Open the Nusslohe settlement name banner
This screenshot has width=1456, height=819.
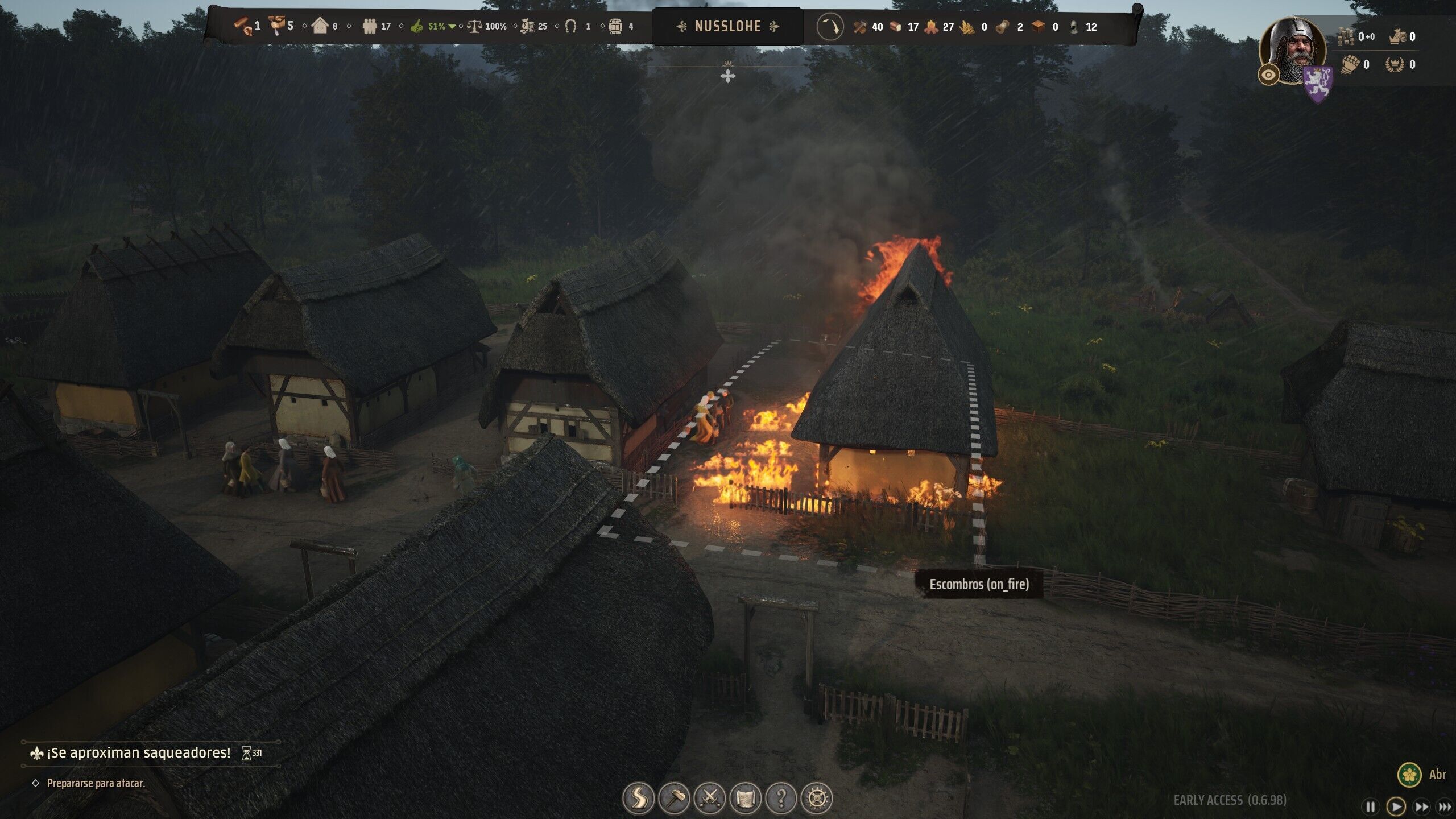click(x=727, y=26)
